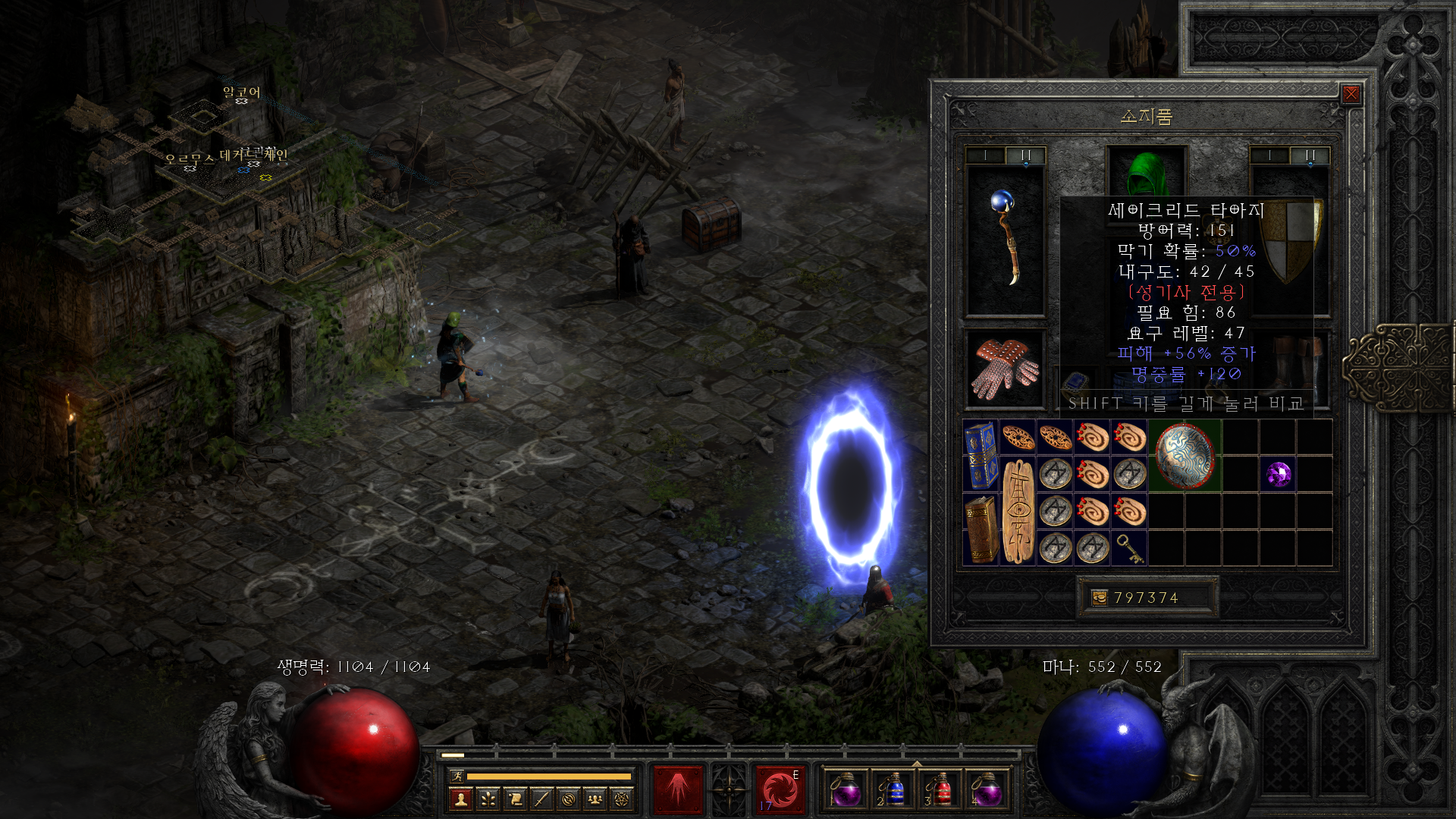
Task: Select the left-click hand skill icon
Action: click(679, 789)
